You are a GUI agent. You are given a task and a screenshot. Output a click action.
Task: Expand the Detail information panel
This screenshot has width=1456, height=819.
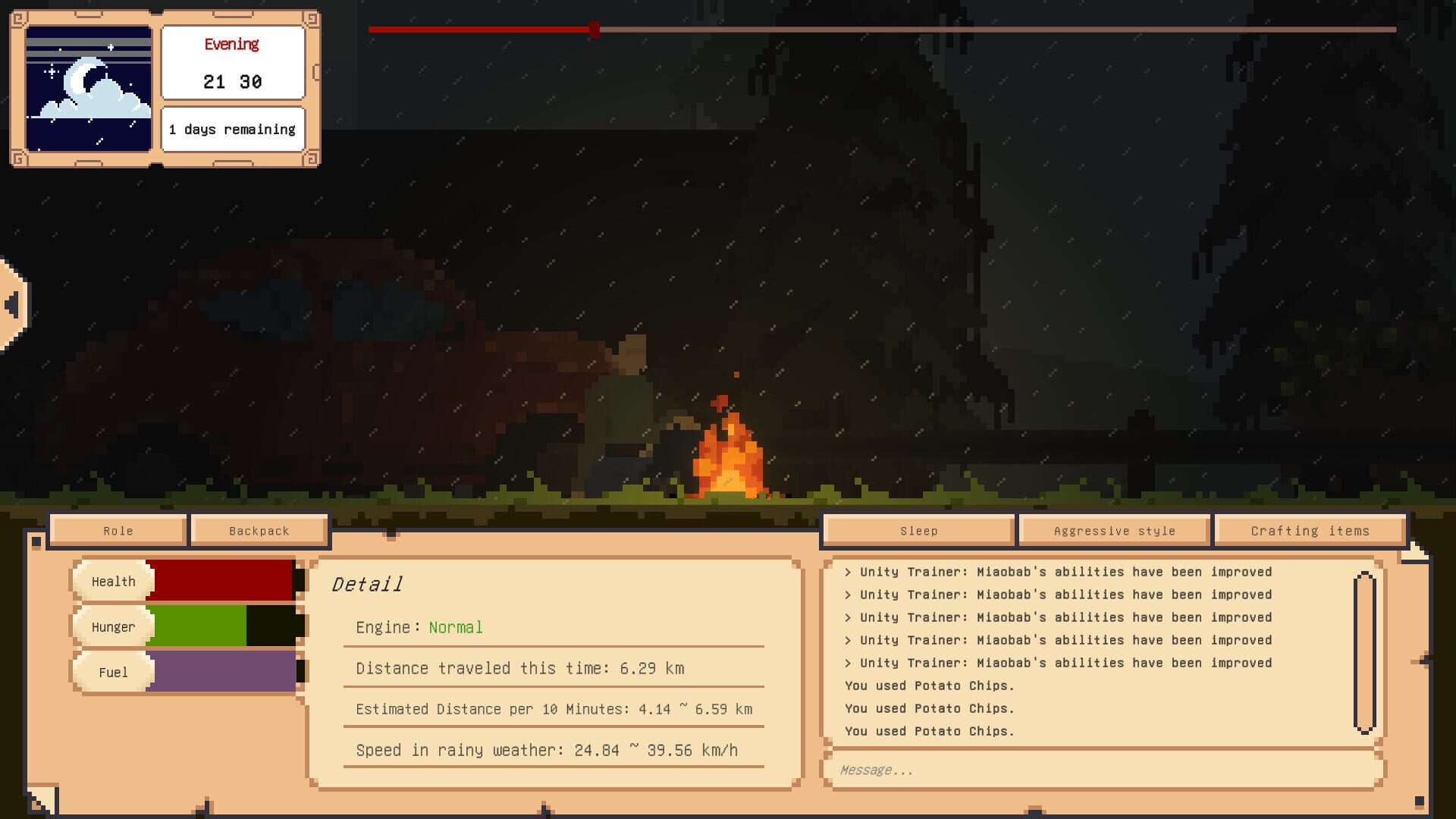[367, 585]
